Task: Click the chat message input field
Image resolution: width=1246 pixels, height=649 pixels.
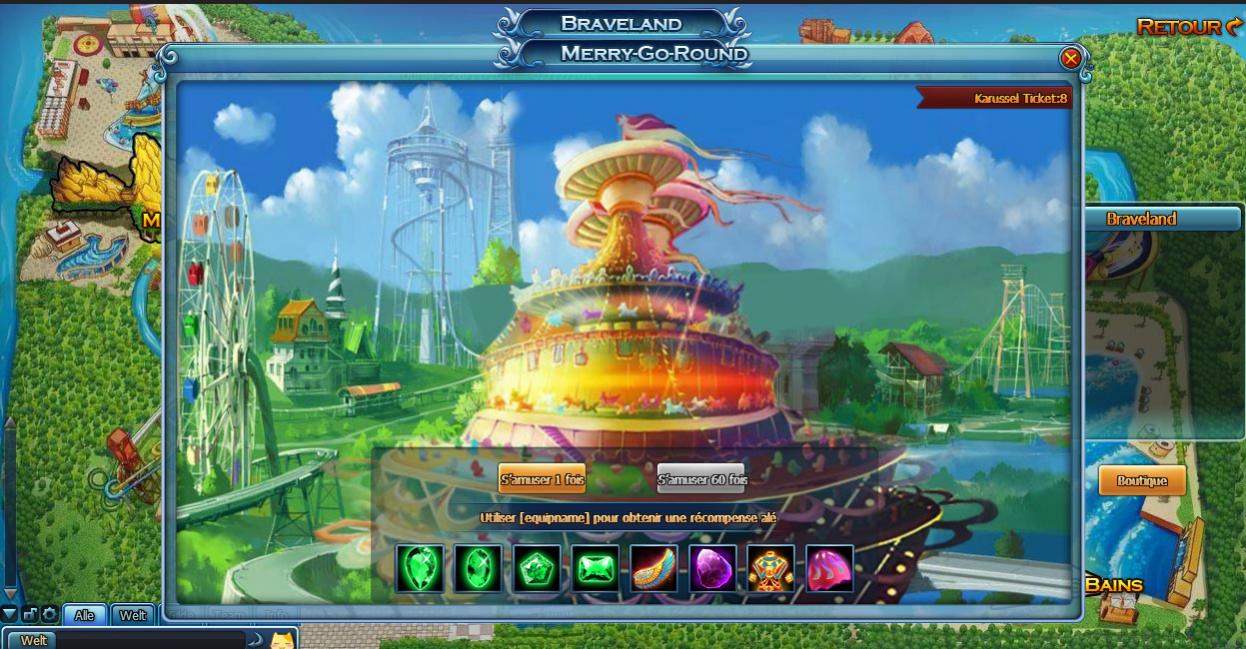Action: (x=150, y=640)
